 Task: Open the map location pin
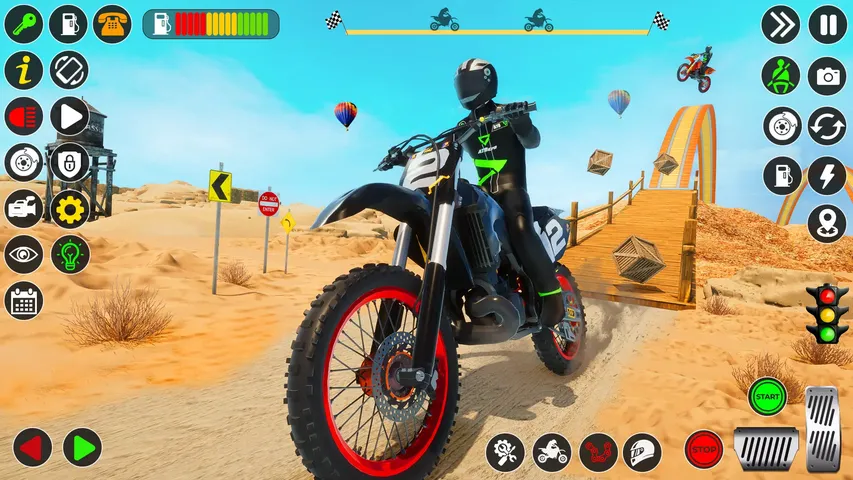[x=827, y=224]
